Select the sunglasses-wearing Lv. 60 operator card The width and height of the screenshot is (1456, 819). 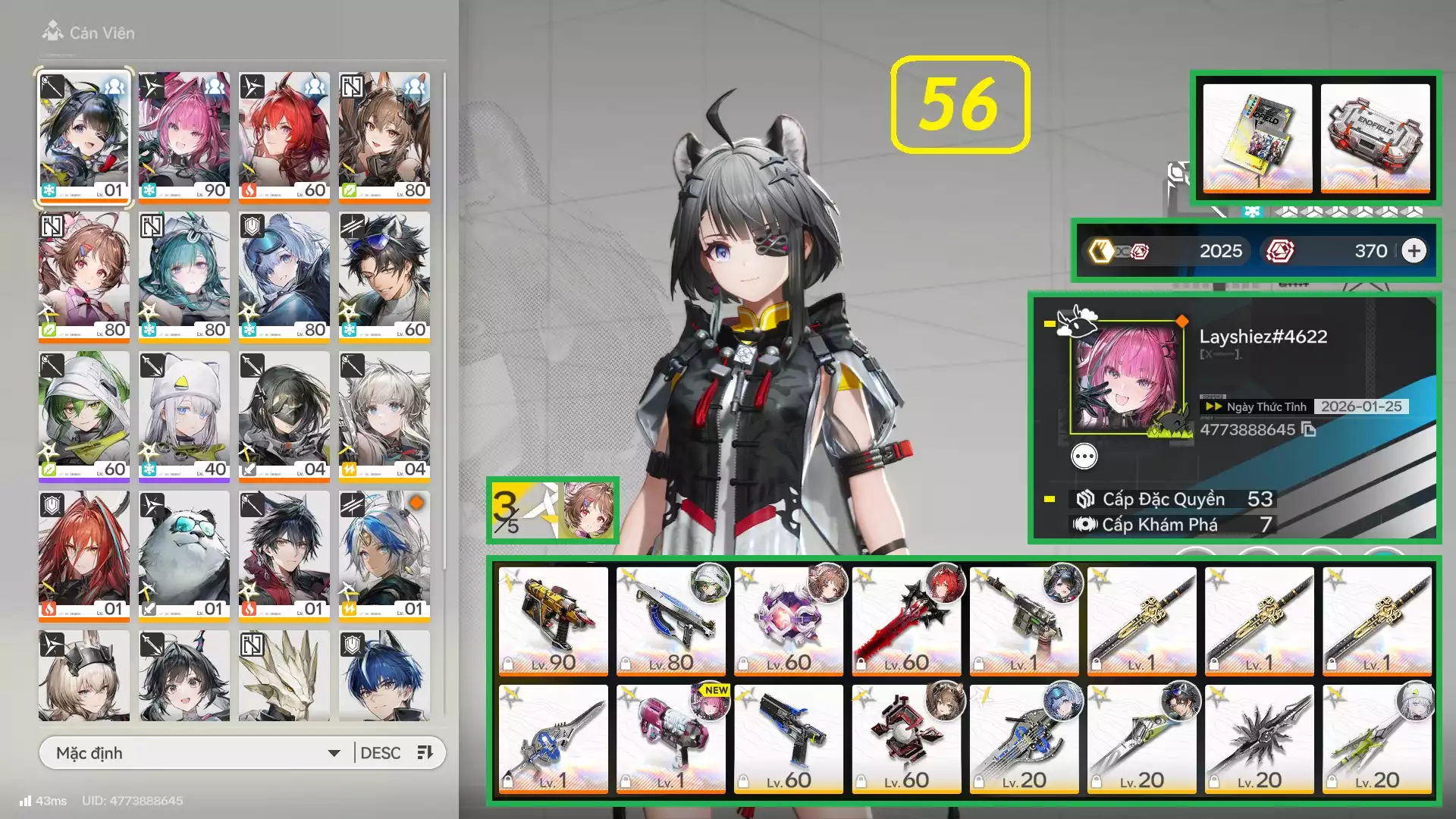[x=384, y=276]
